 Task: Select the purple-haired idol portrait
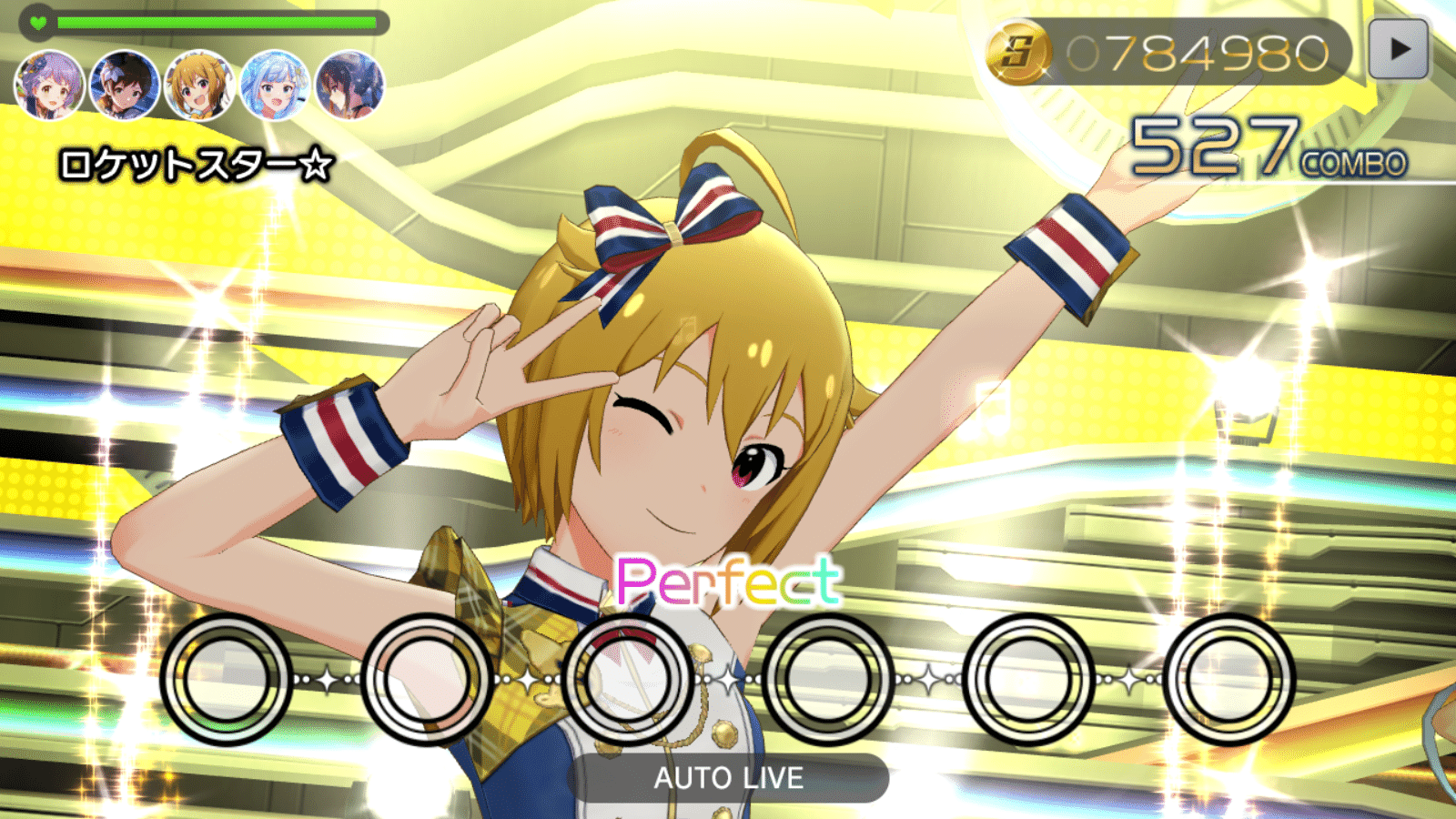pyautogui.click(x=50, y=86)
